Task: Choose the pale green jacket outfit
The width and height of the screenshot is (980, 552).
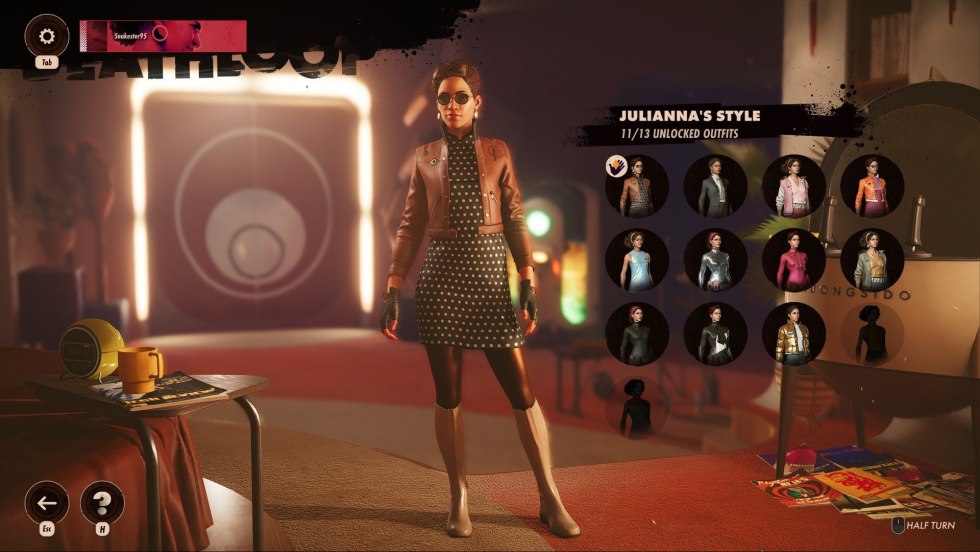Action: coord(872,260)
